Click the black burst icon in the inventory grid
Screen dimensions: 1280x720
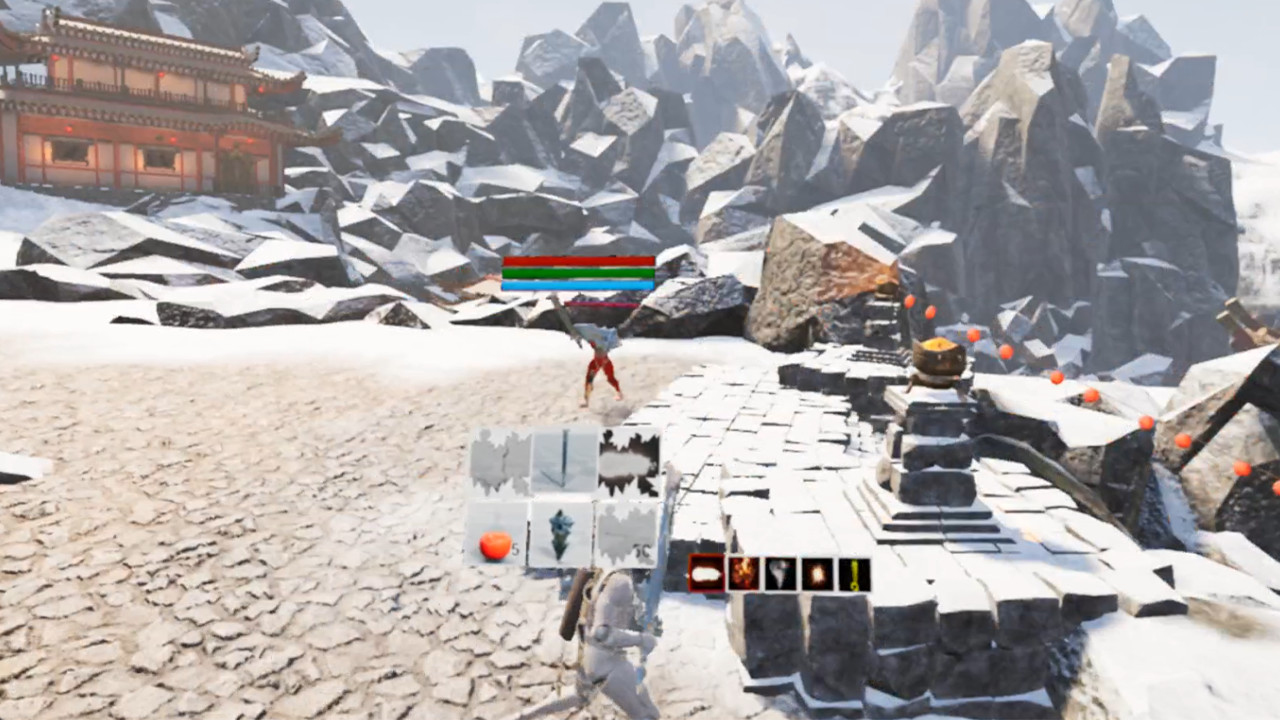point(628,460)
